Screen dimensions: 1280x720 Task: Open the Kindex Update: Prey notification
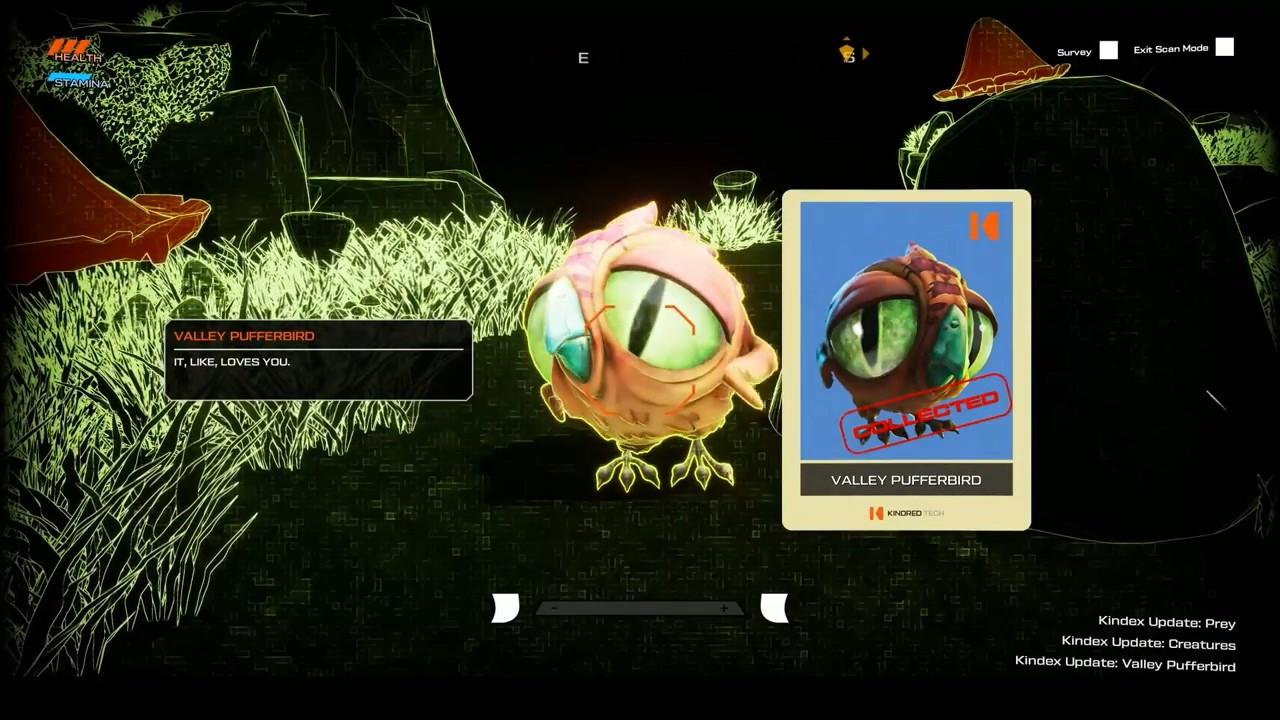(1166, 622)
